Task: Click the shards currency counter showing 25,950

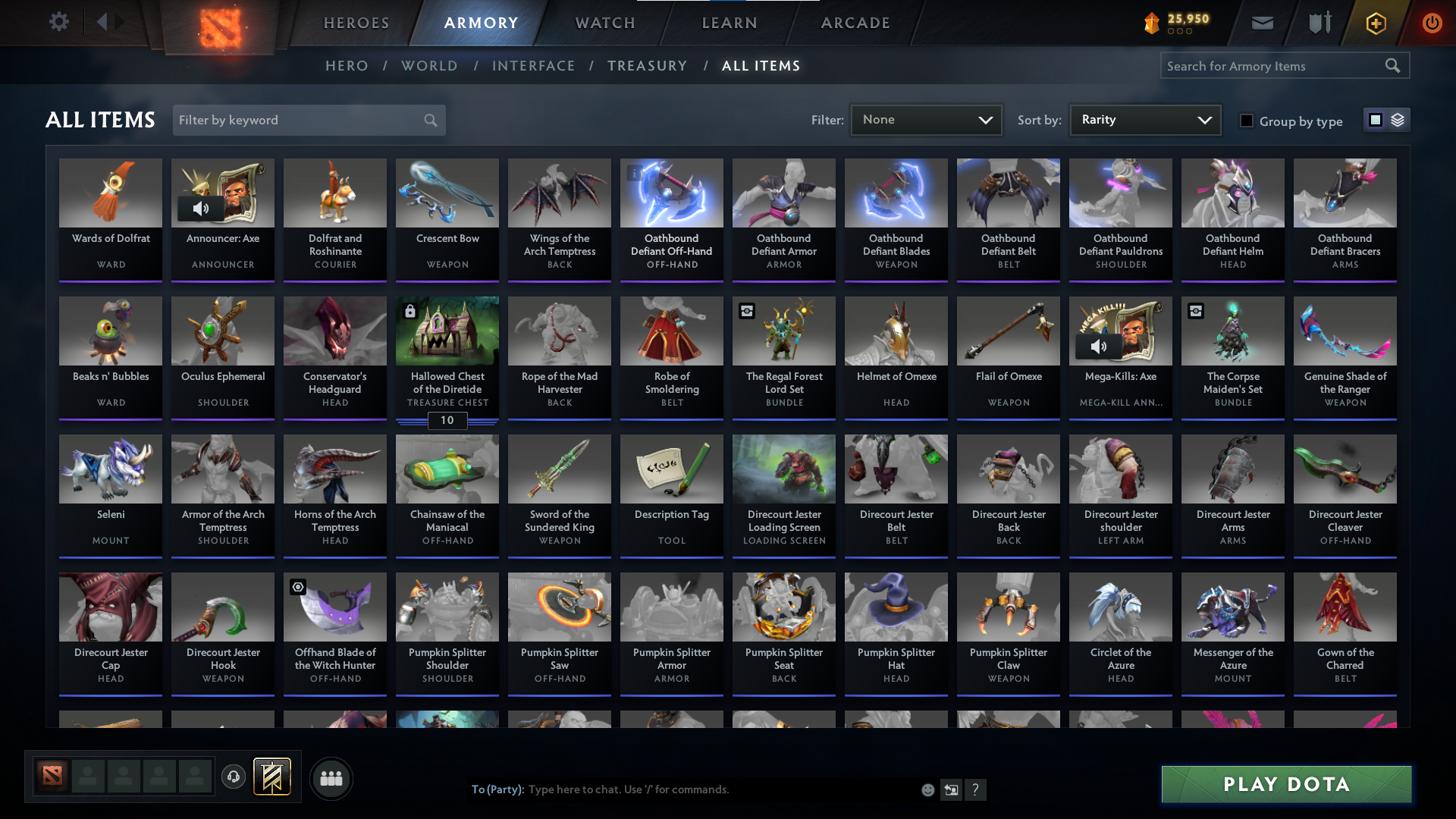Action: coord(1181,23)
